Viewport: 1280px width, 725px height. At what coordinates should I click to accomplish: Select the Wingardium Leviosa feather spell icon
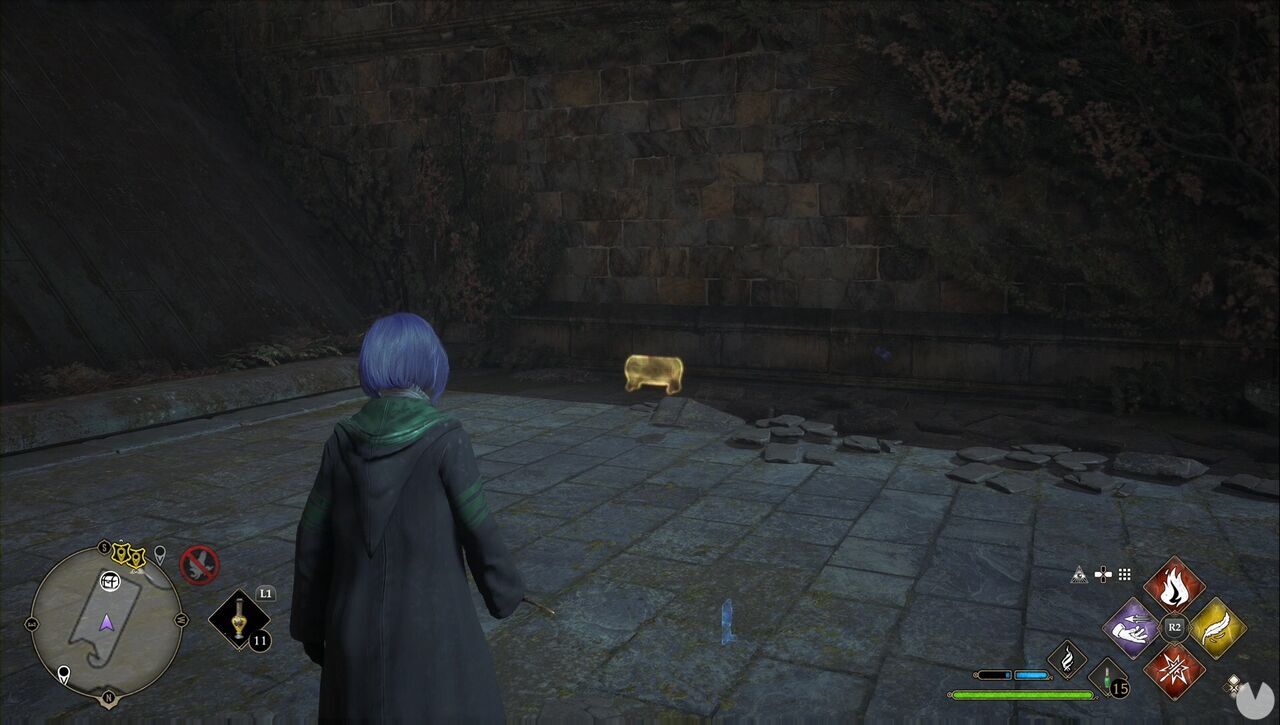point(1213,629)
